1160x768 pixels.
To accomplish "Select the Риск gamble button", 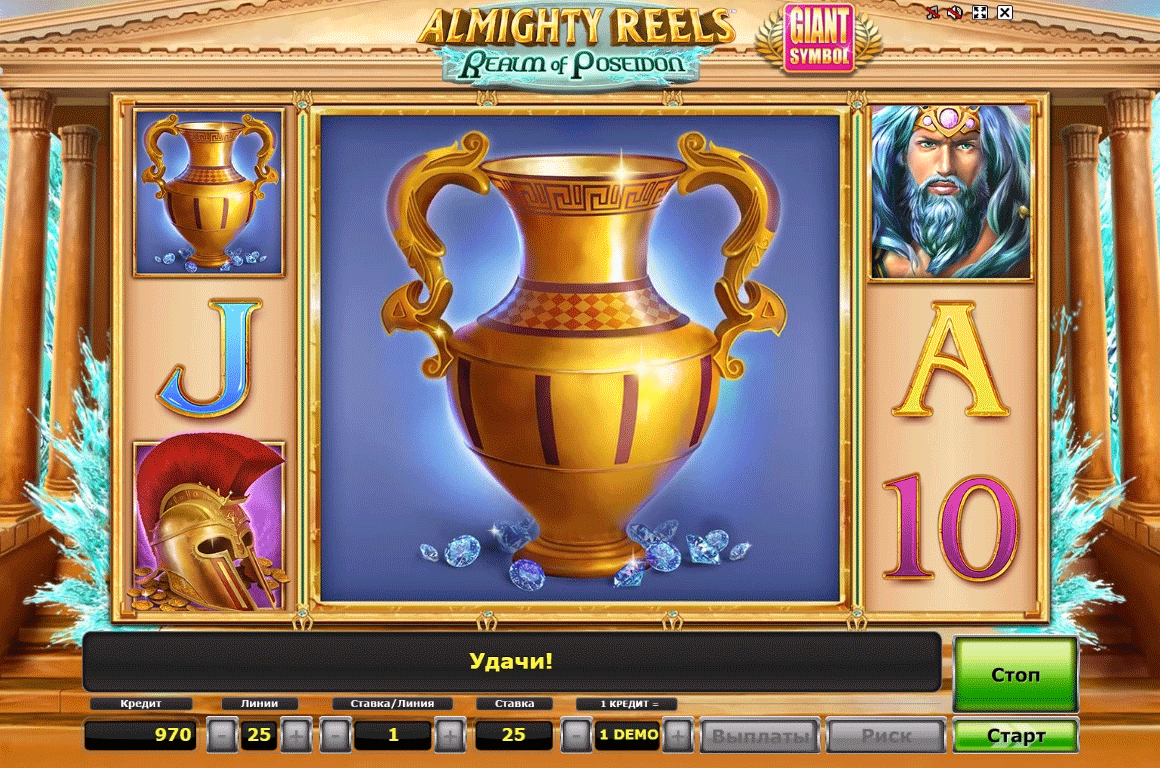I will point(886,737).
